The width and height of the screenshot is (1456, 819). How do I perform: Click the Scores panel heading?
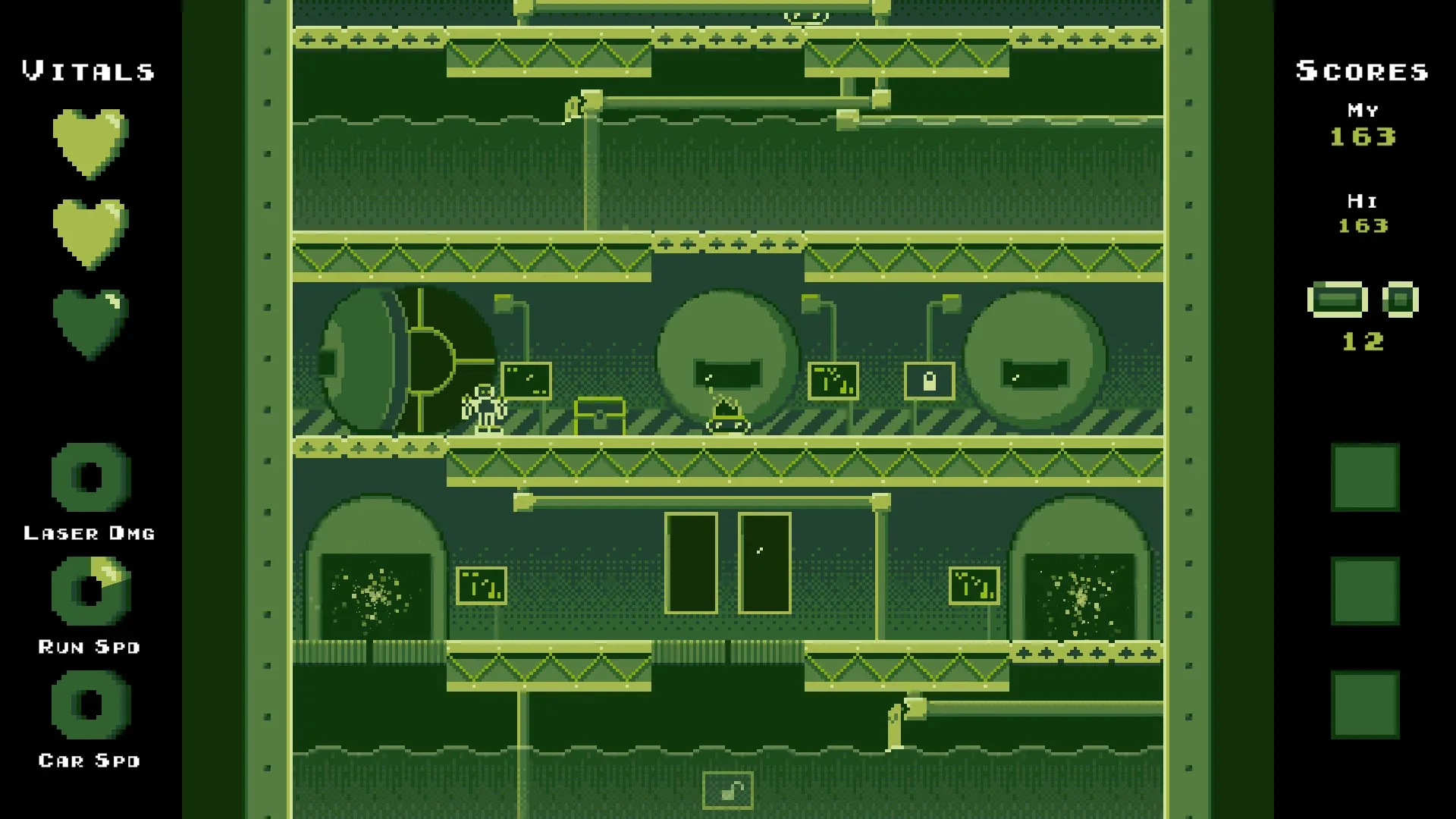click(1361, 71)
